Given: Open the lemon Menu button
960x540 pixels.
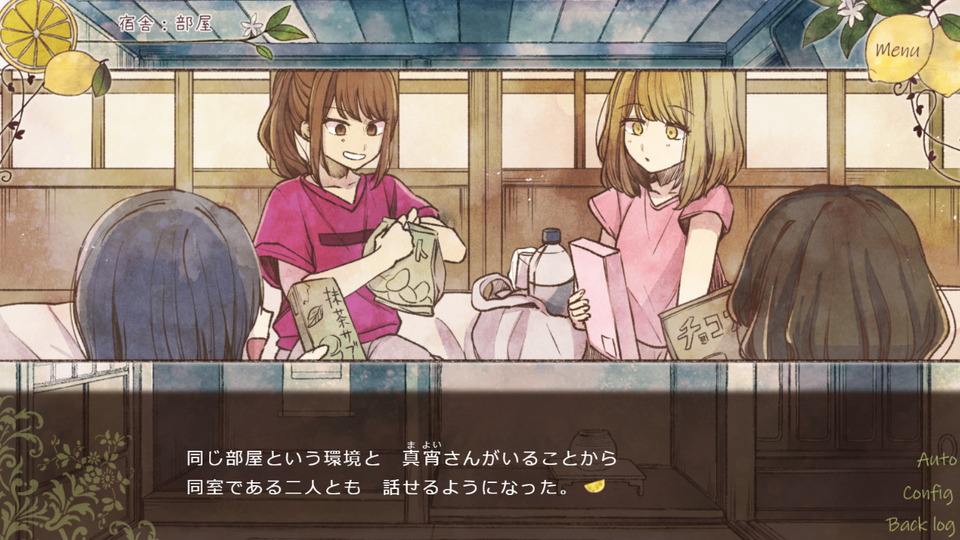Looking at the screenshot, I should [898, 50].
